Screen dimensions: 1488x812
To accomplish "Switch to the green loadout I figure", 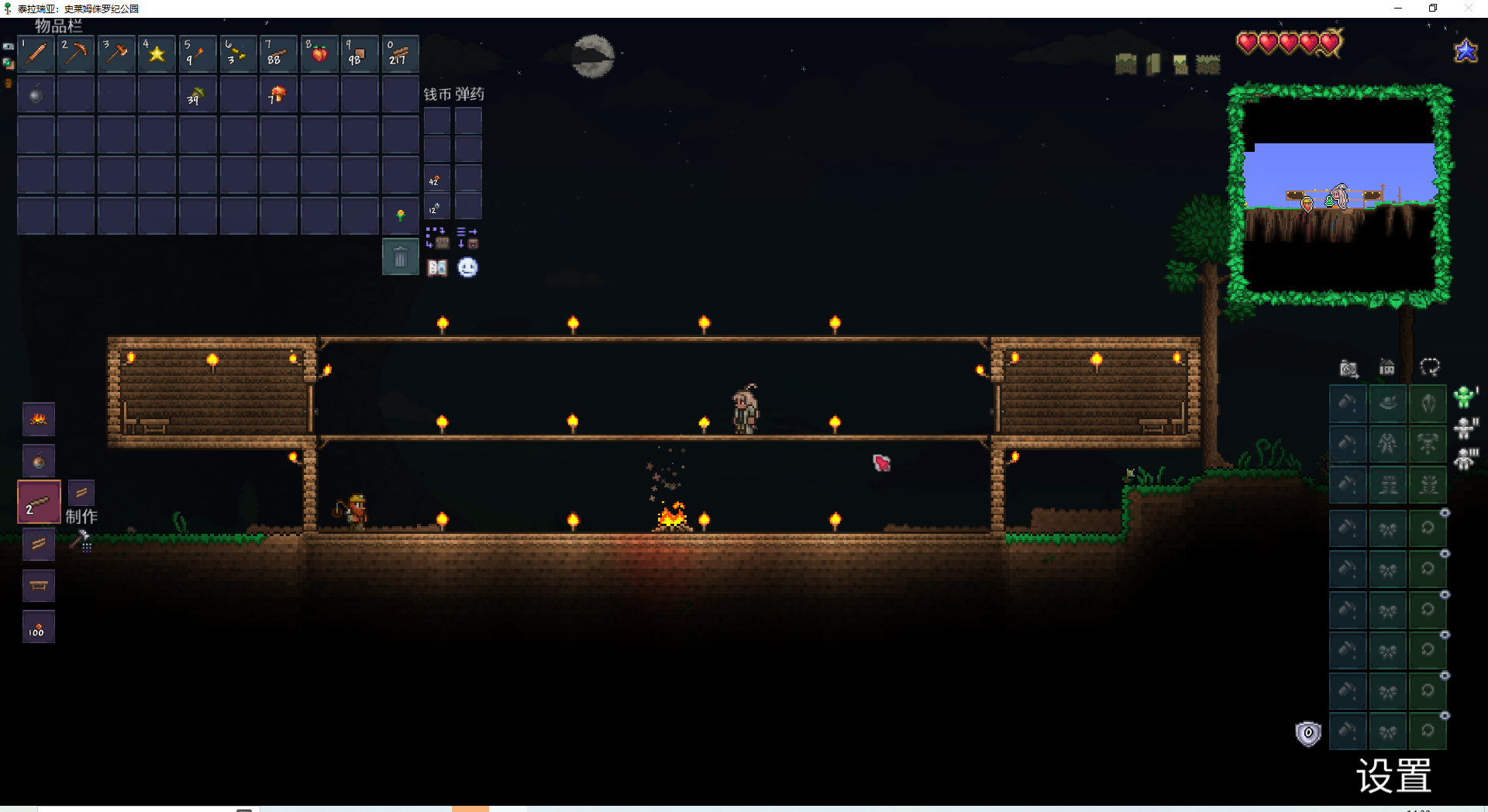I will [1464, 397].
